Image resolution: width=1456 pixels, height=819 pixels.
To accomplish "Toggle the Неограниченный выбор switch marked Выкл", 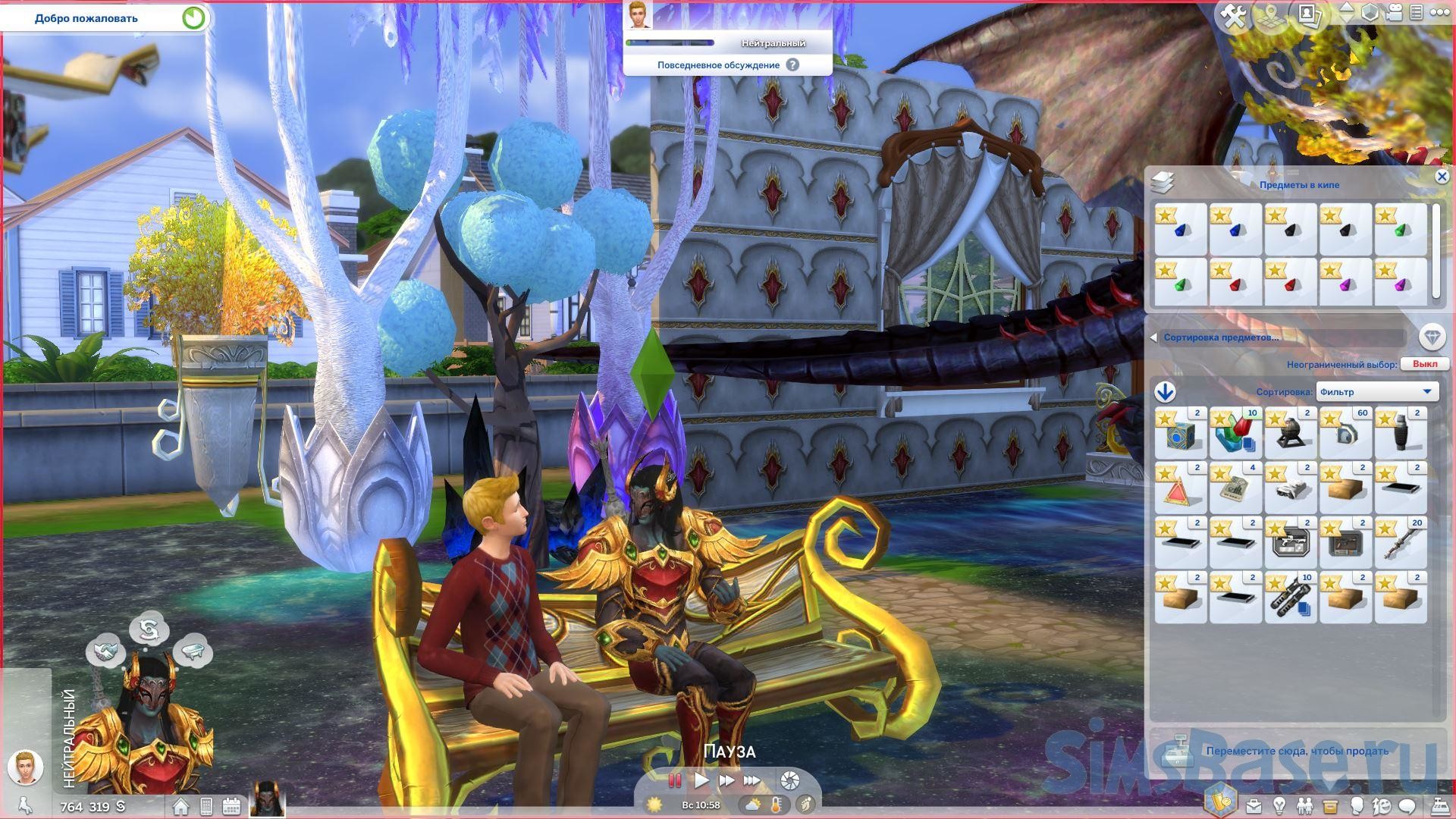I will [1424, 364].
